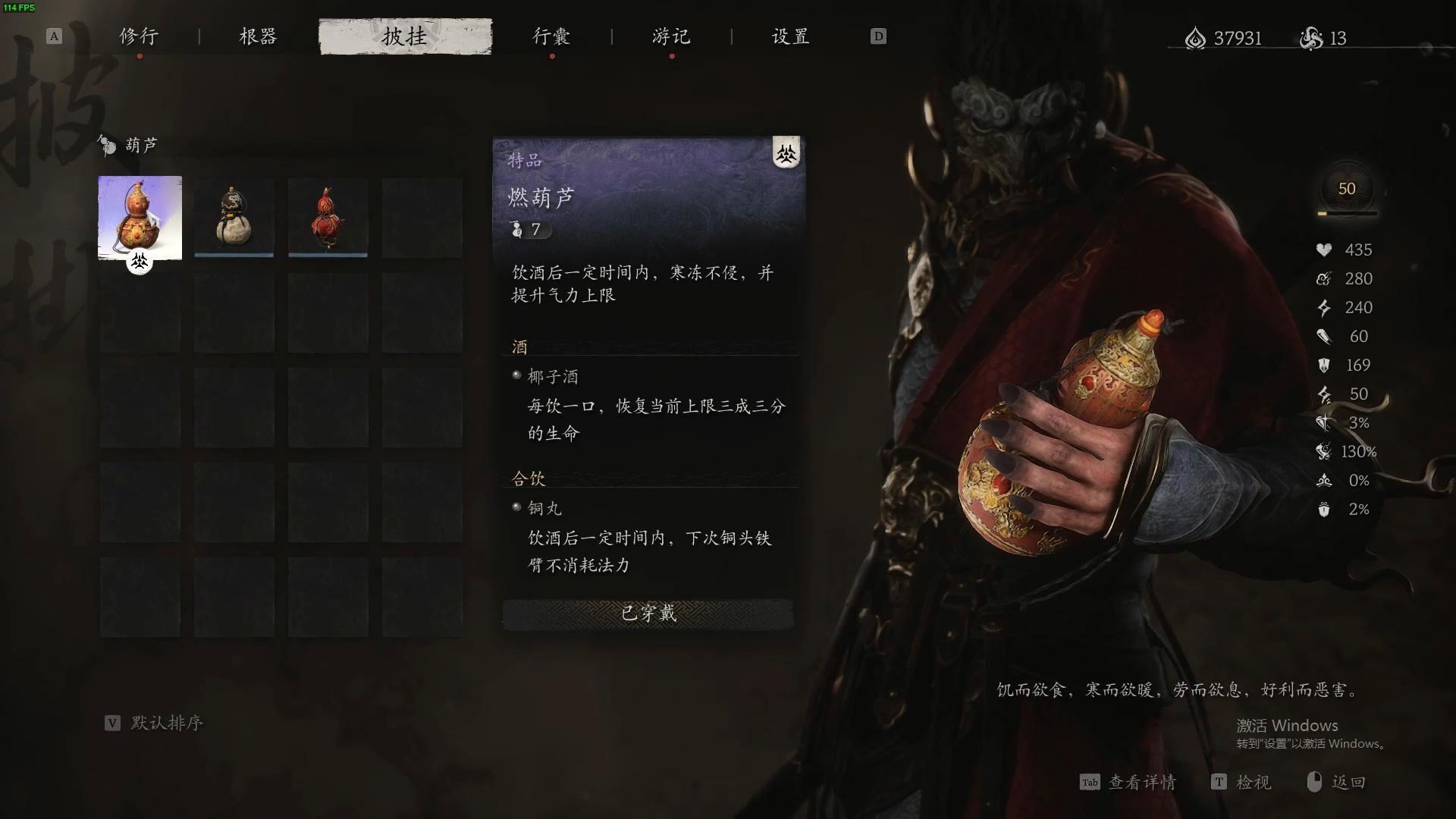Viewport: 1456px width, 819px height.
Task: Select the 铜丸 co-drink option bullet
Action: [x=516, y=508]
